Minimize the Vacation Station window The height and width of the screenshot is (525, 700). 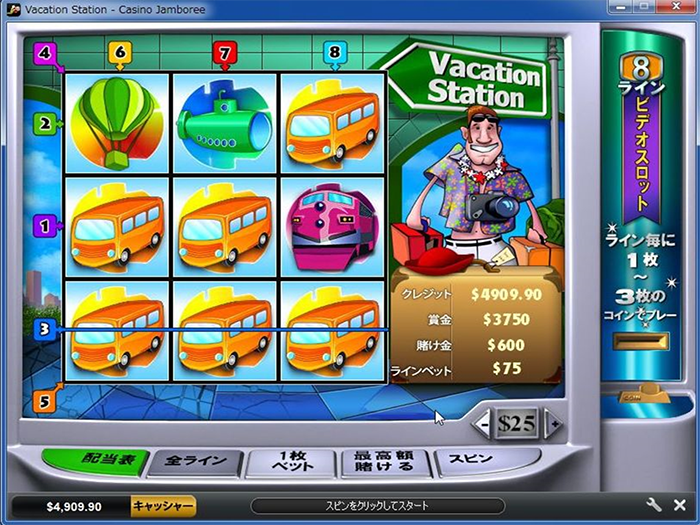click(x=615, y=8)
